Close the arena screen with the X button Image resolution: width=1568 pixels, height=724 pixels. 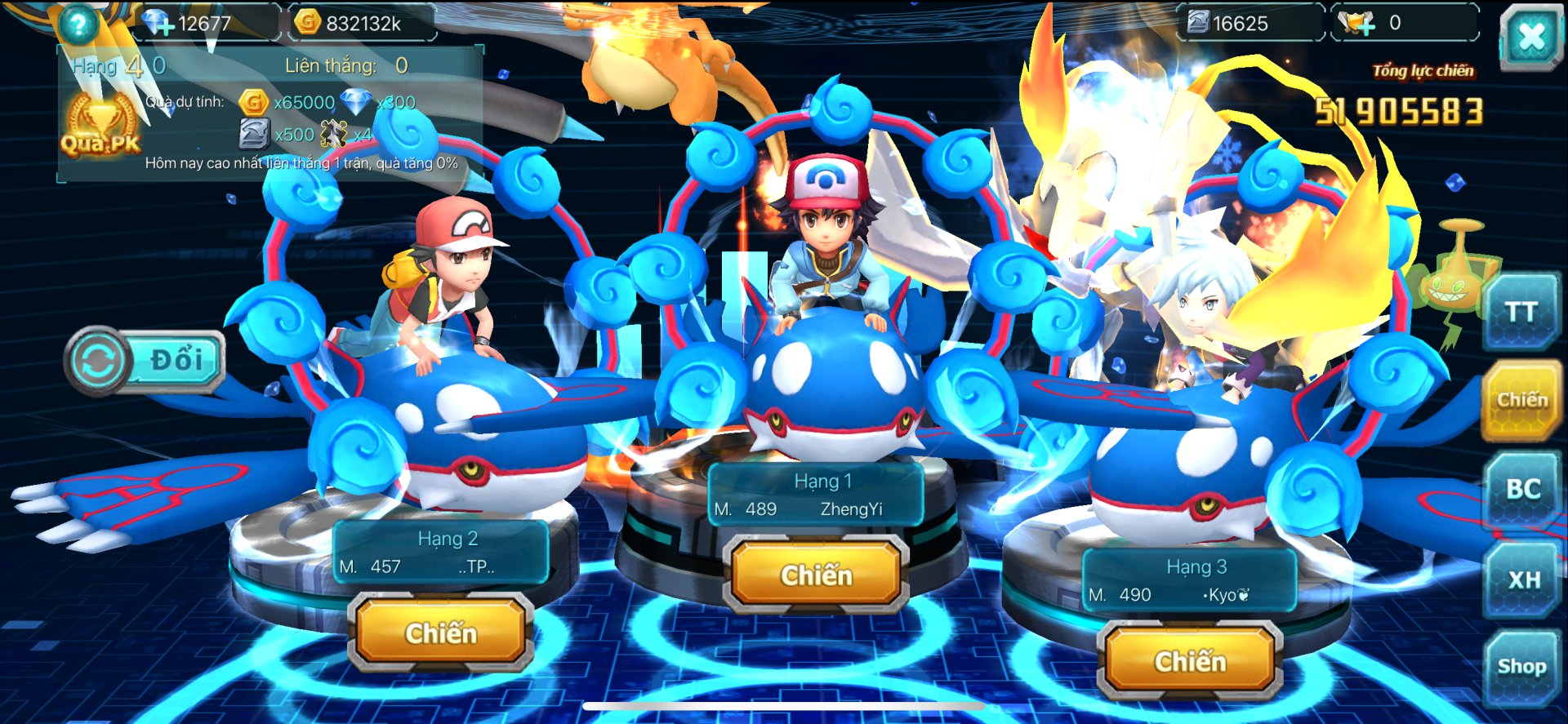1530,37
